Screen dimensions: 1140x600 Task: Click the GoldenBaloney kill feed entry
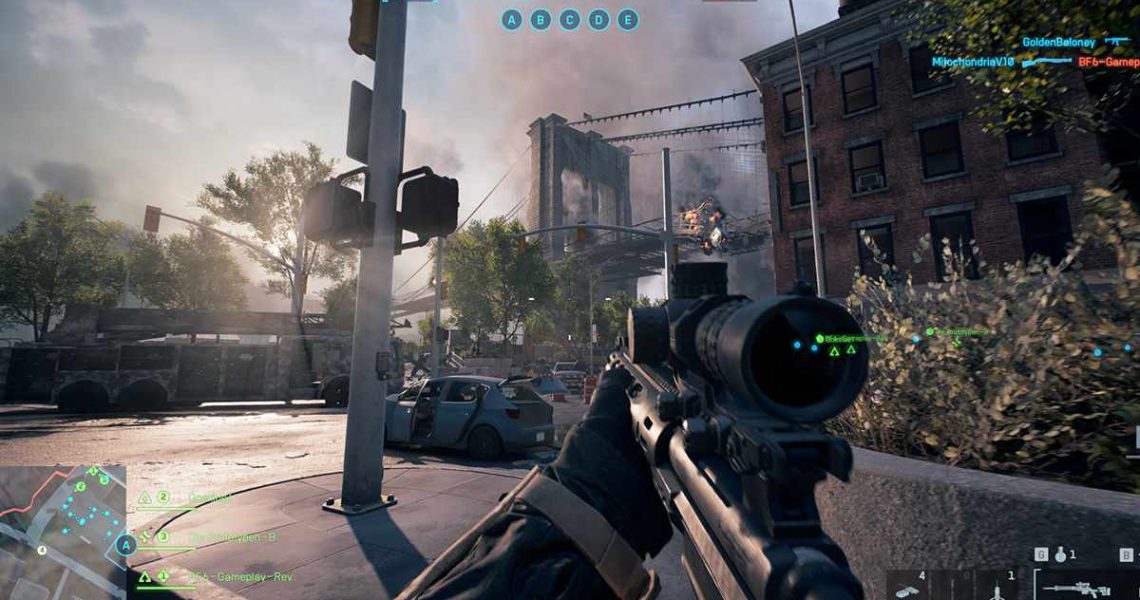[x=1060, y=42]
